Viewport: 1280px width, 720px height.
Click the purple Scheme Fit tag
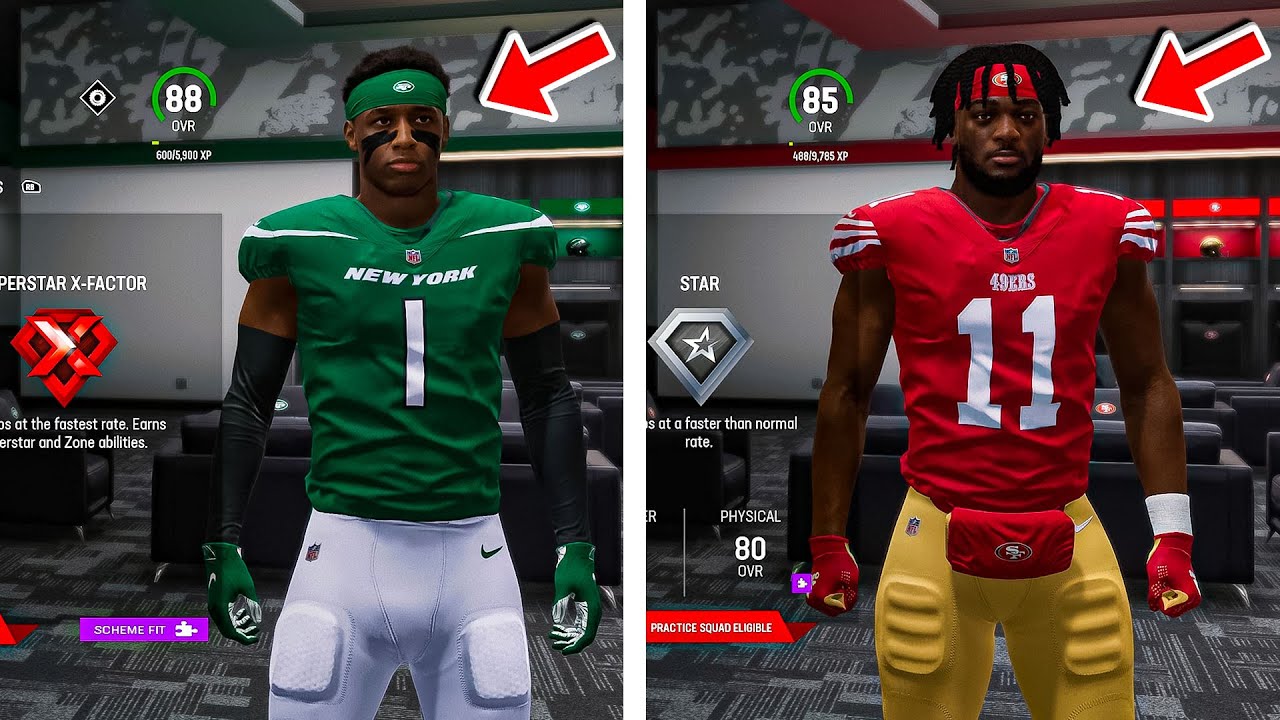click(x=144, y=629)
